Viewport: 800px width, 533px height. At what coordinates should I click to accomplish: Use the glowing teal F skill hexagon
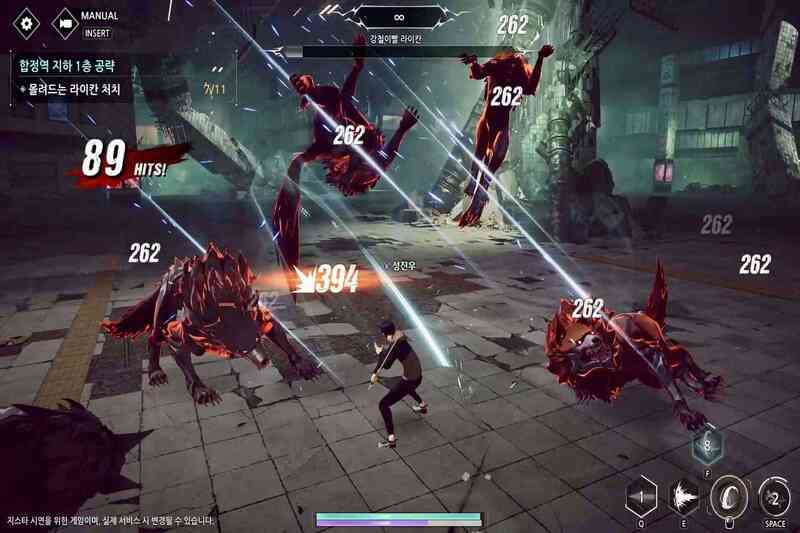708,443
